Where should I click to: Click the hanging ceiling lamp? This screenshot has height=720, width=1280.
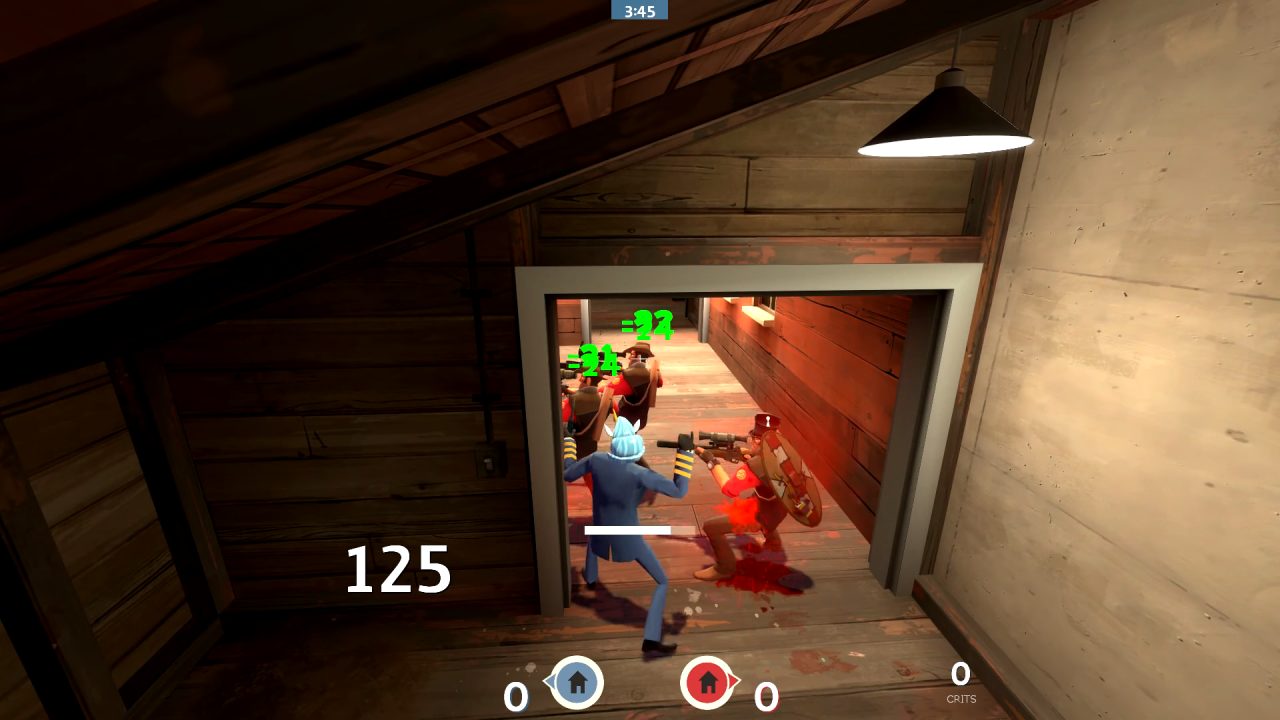pos(944,115)
